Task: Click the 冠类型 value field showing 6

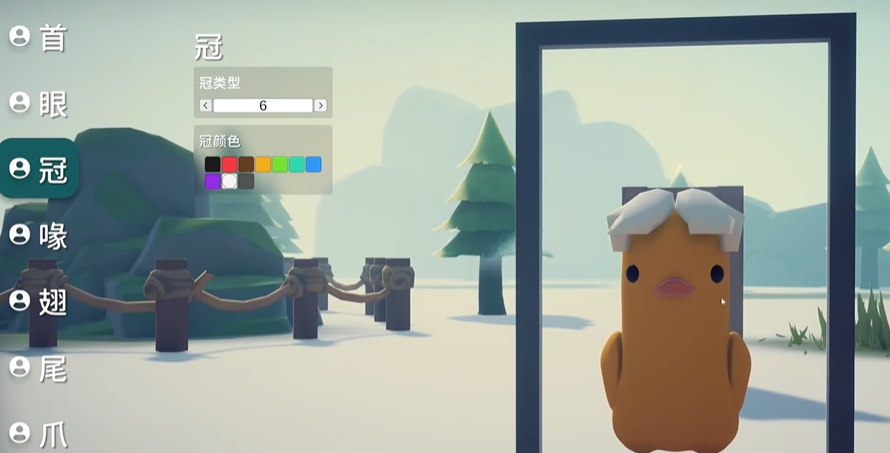Action: tap(263, 105)
